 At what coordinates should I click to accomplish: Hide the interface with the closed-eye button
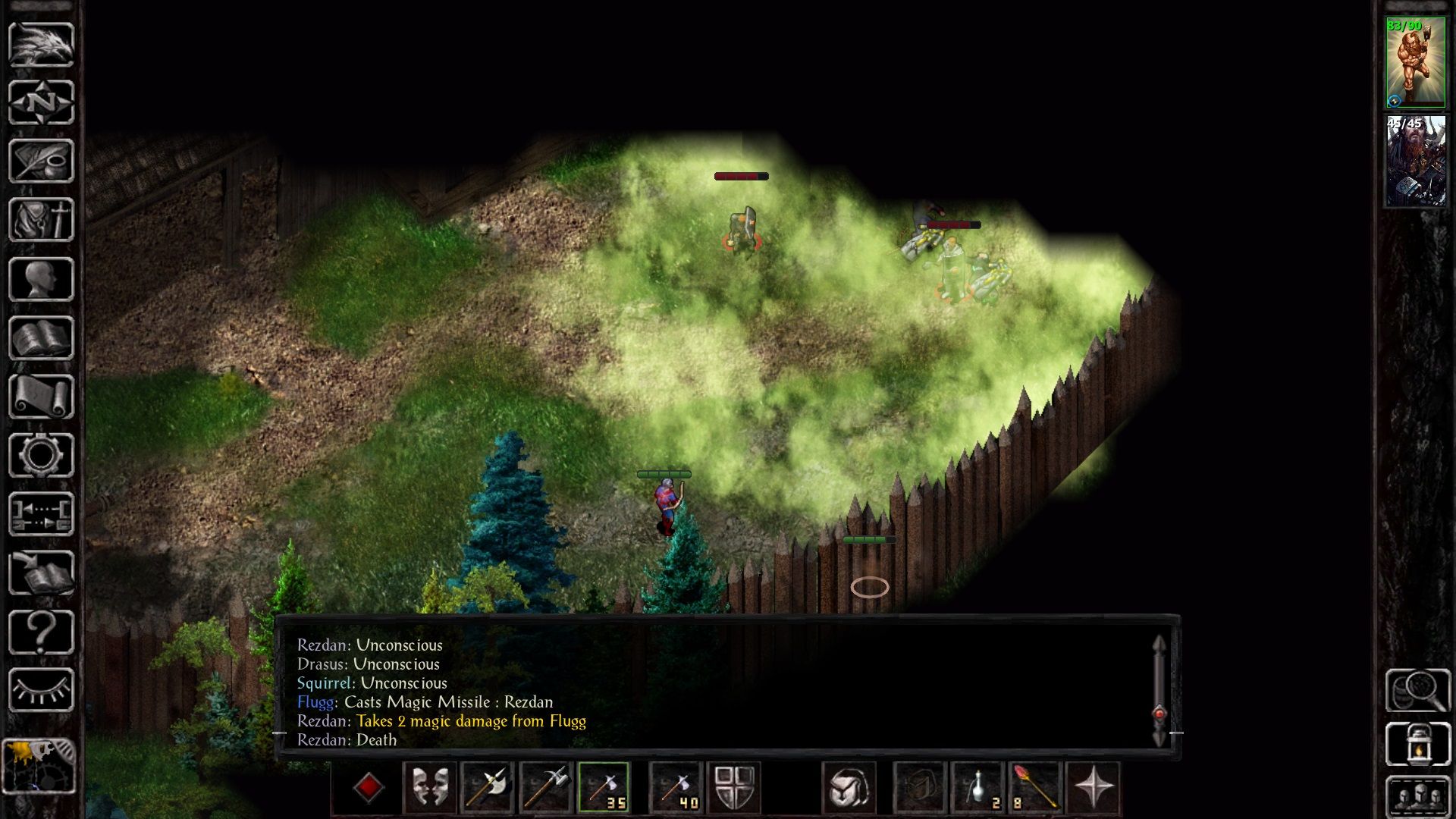tap(41, 690)
